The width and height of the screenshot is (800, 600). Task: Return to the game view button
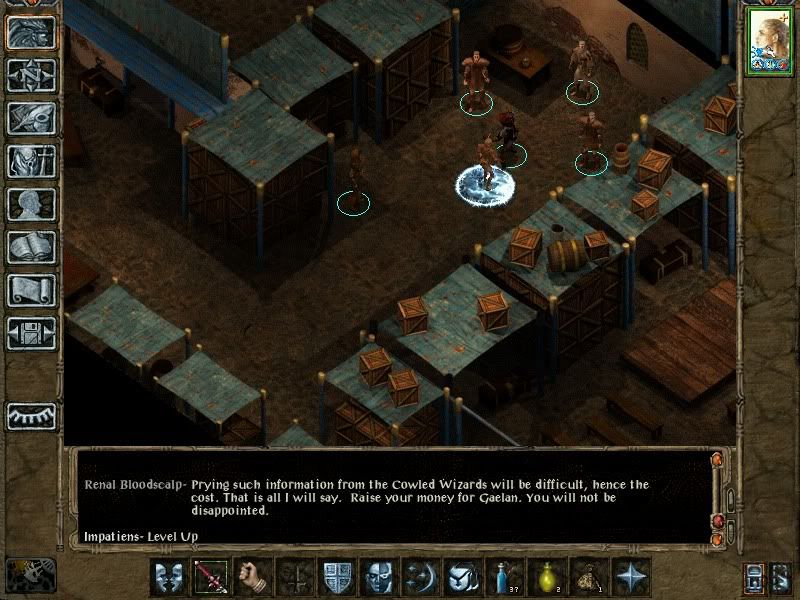(x=31, y=33)
